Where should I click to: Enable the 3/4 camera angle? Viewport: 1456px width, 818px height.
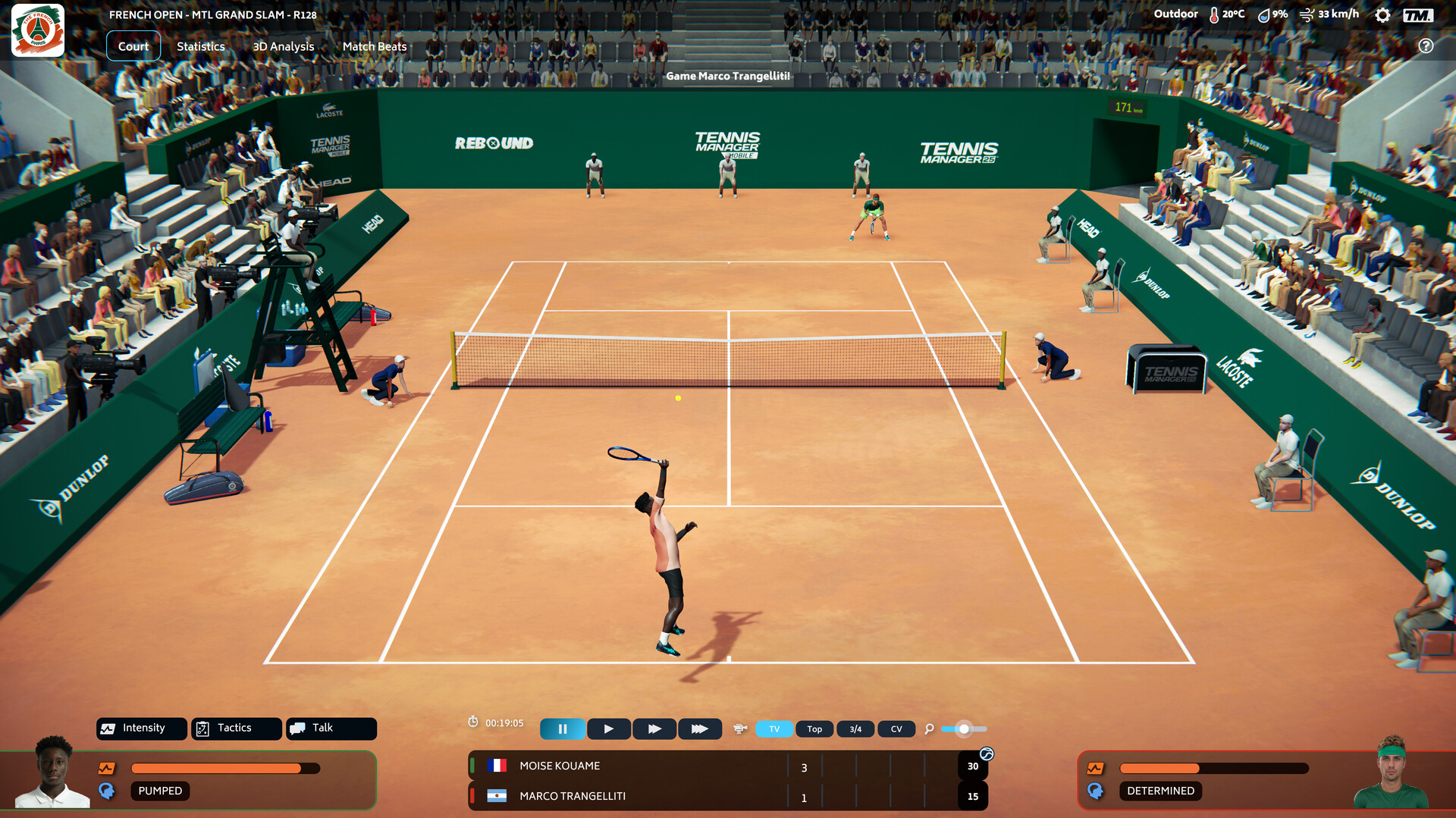click(x=855, y=729)
